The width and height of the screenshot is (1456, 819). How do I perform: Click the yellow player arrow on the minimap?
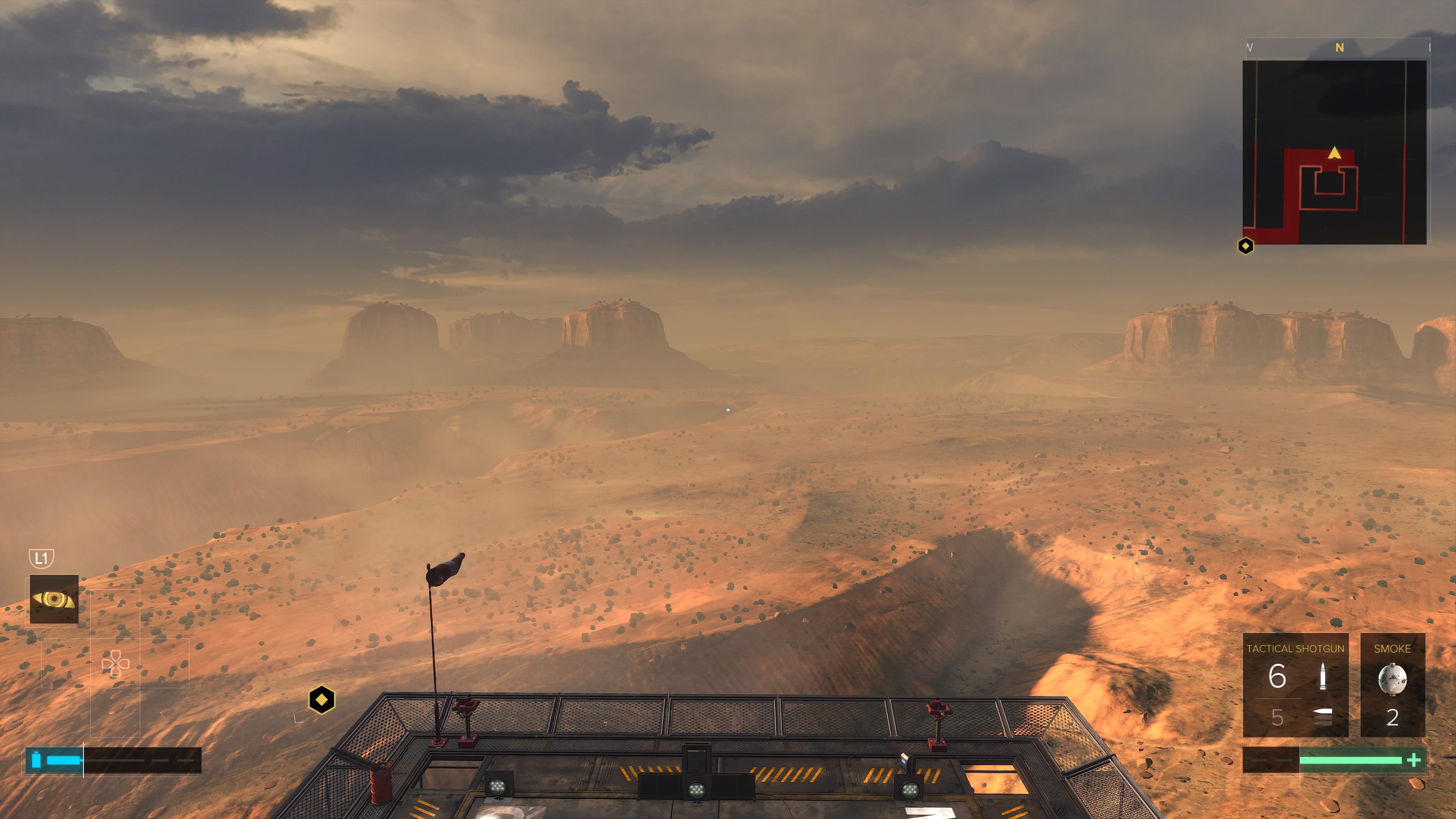coord(1335,152)
